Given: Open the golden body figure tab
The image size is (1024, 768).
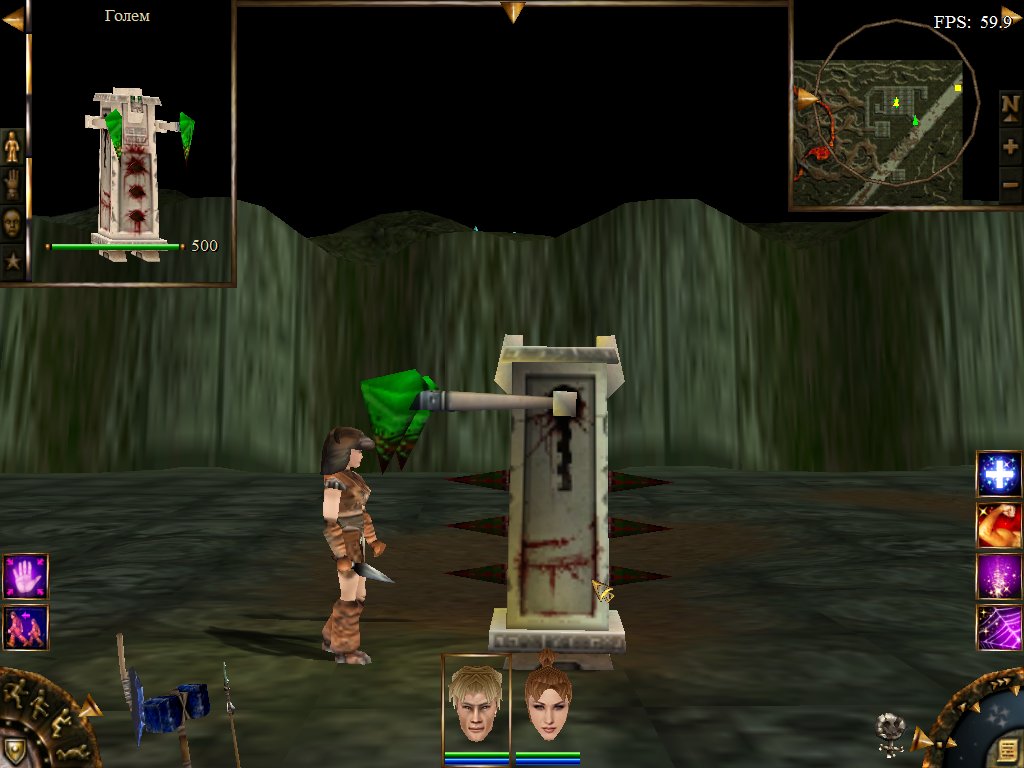Looking at the screenshot, I should (x=12, y=147).
